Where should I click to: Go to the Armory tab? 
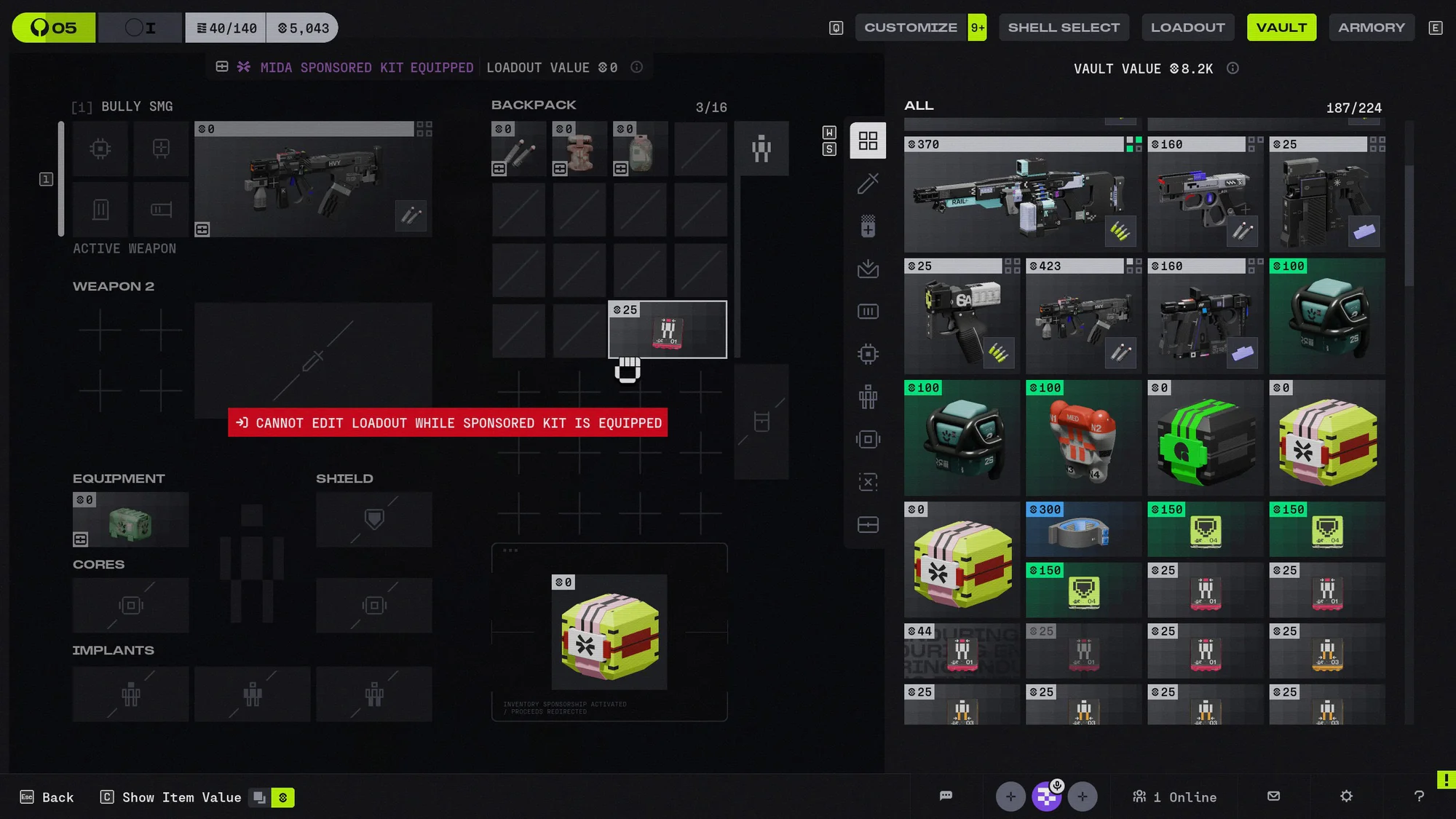[x=1371, y=28]
